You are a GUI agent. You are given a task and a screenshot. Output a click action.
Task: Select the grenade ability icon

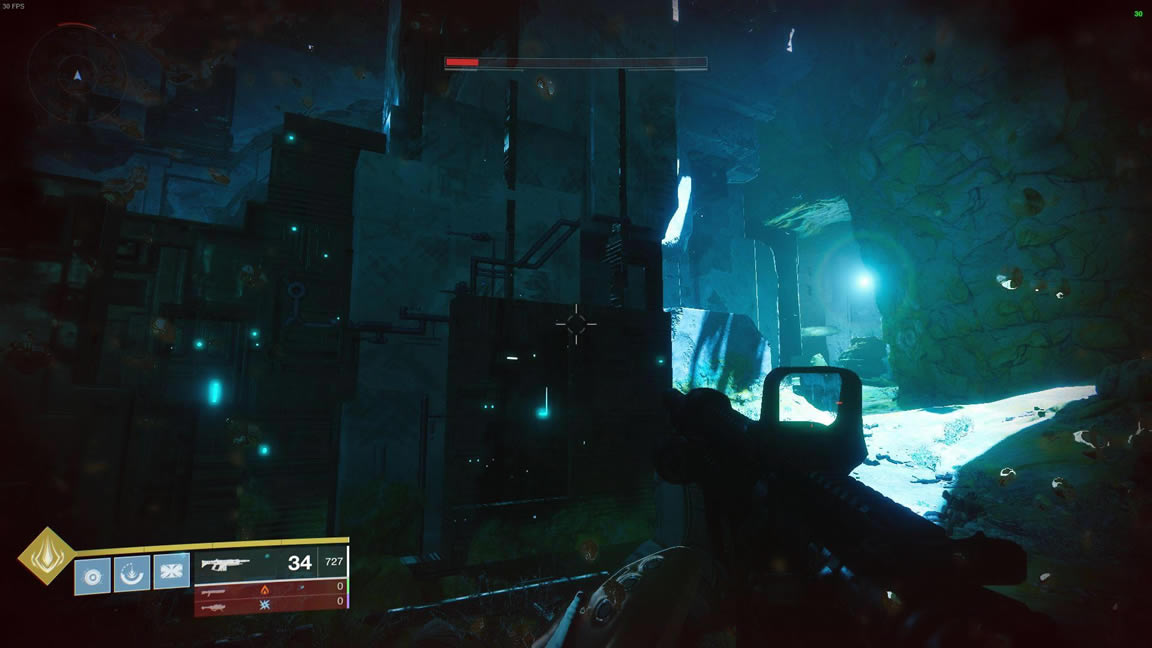pos(93,575)
